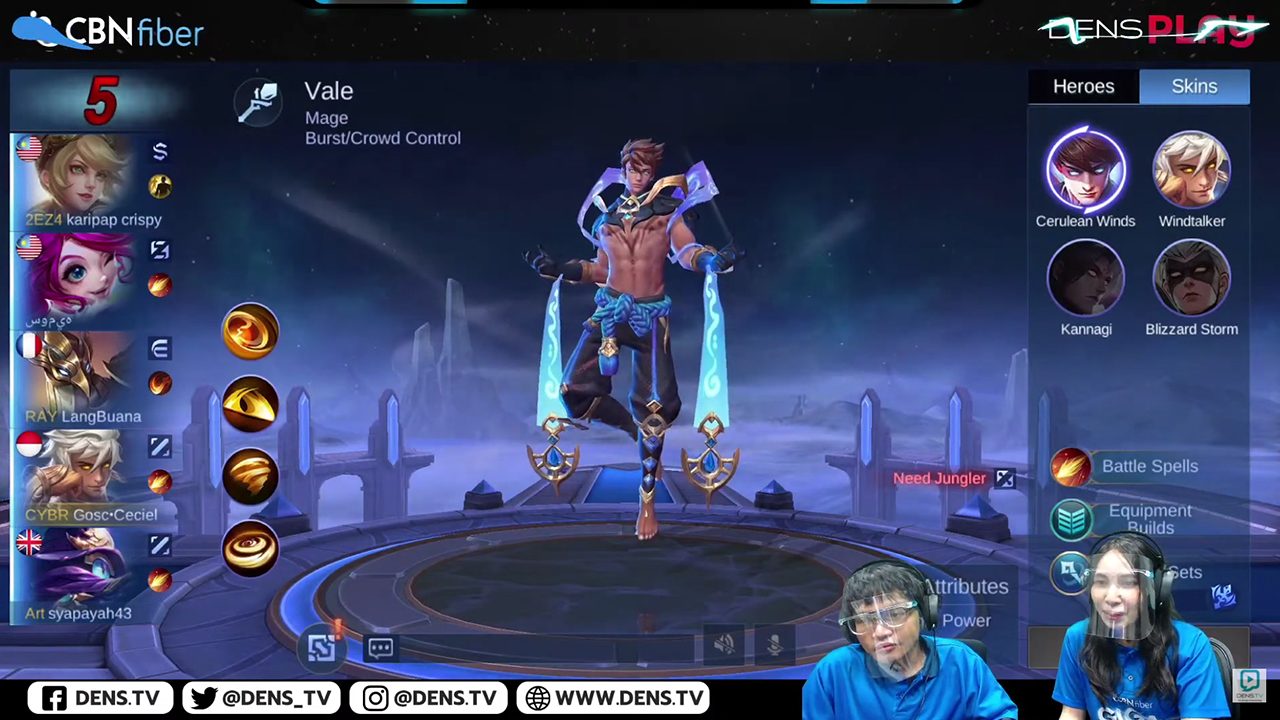Select the Blizzard Storm skin
This screenshot has height=720, width=1280.
[x=1191, y=278]
